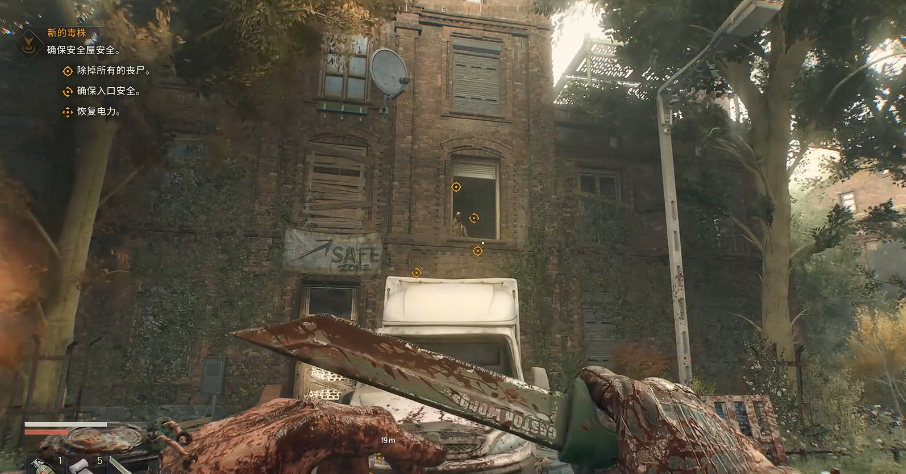Click the quest emblem icon beside 新的毒株

coord(29,42)
